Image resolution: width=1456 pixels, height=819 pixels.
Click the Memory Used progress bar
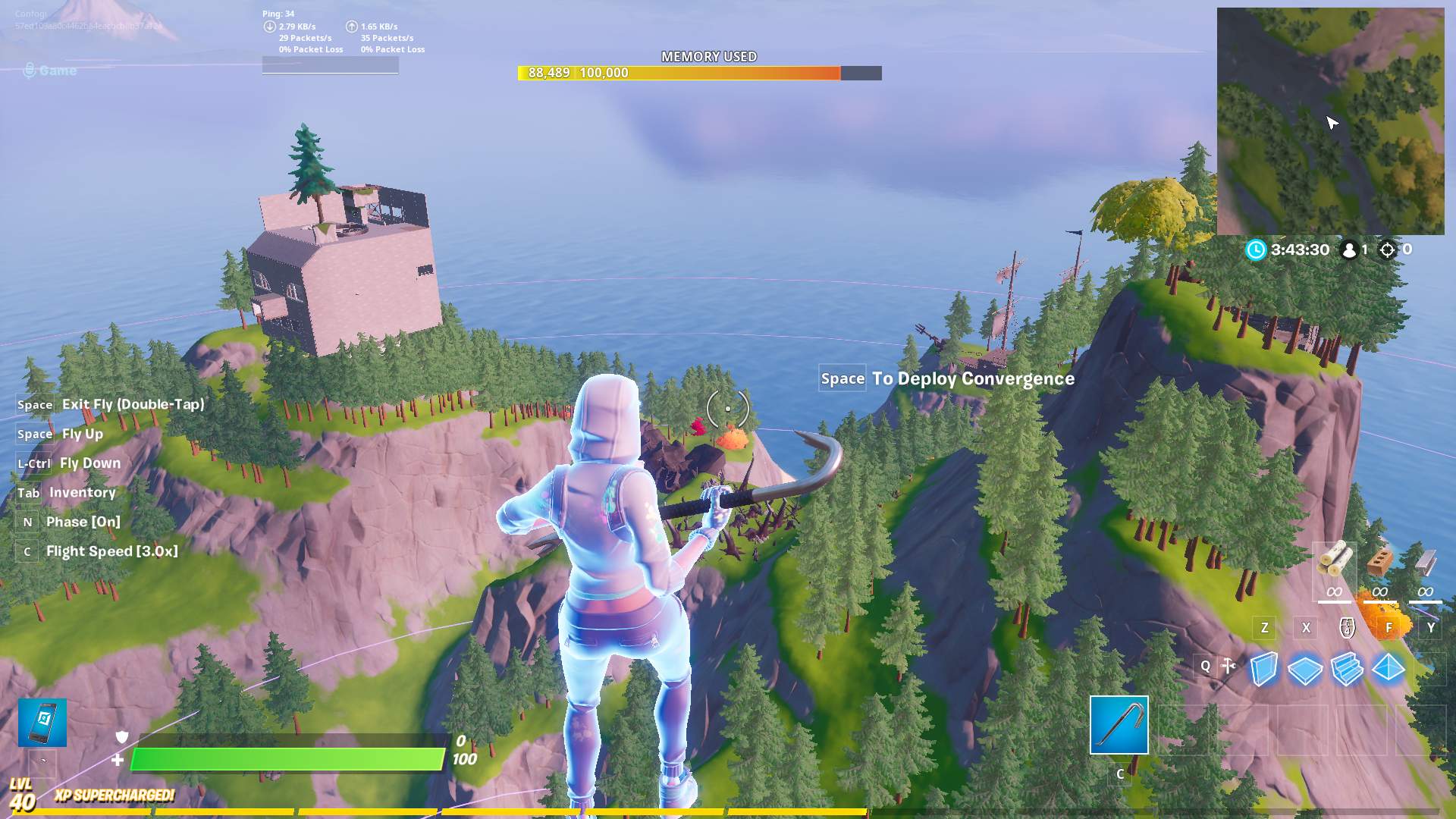[x=698, y=74]
